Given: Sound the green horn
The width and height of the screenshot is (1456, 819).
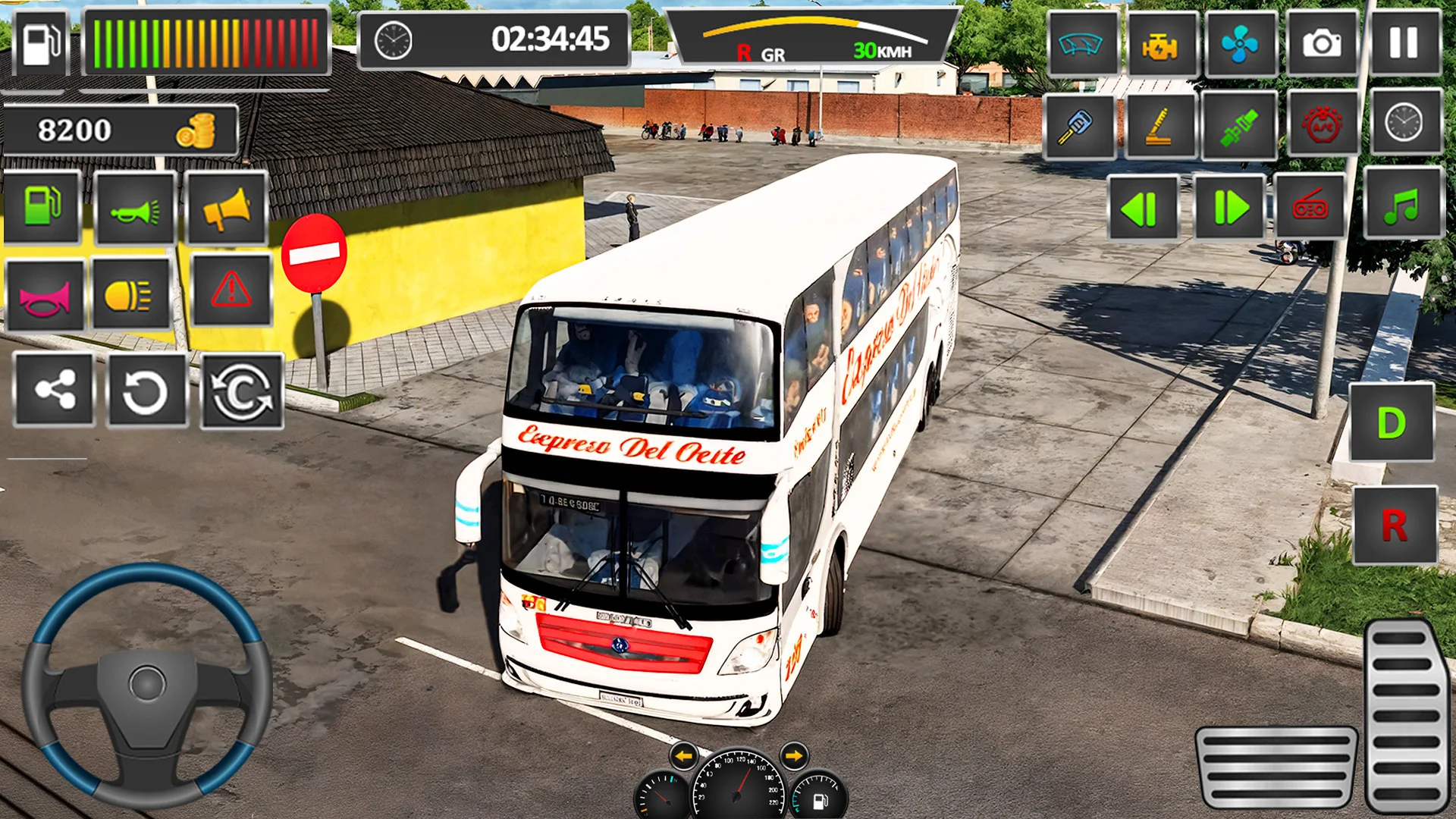Looking at the screenshot, I should pos(135,209).
